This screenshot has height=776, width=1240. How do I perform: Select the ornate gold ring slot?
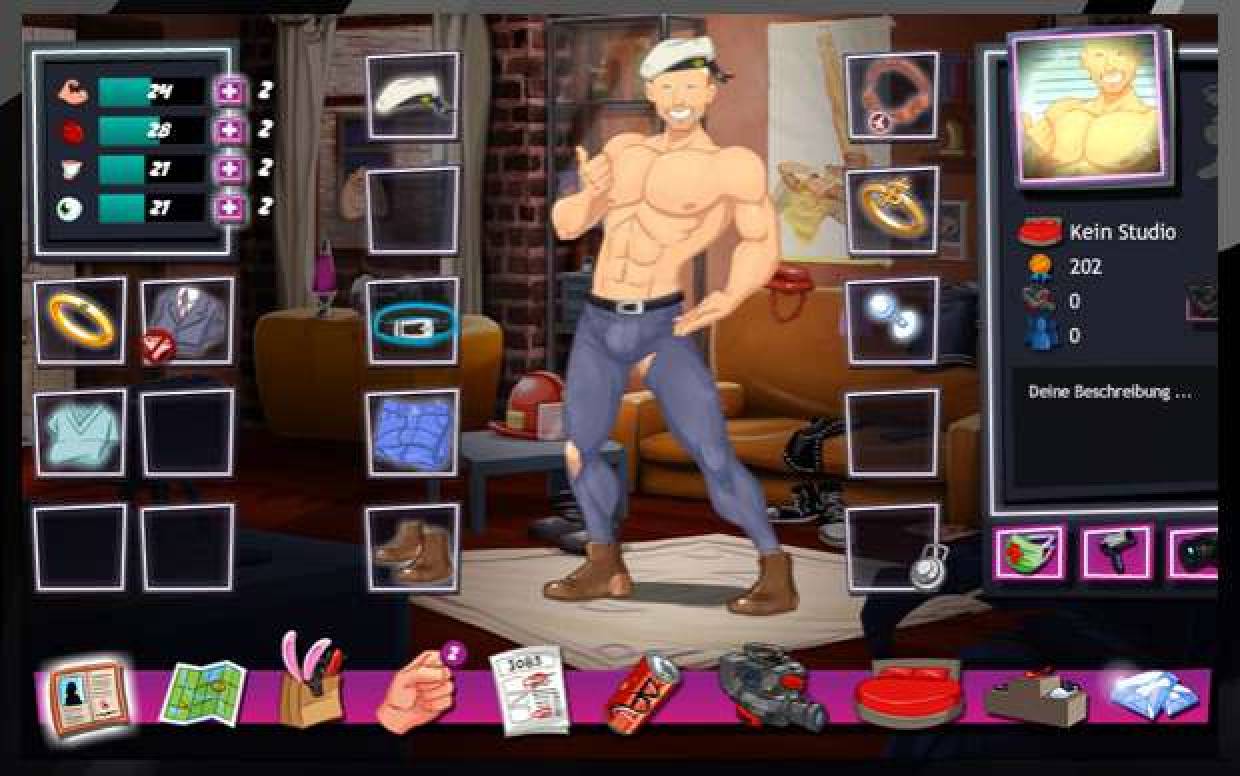pos(892,210)
